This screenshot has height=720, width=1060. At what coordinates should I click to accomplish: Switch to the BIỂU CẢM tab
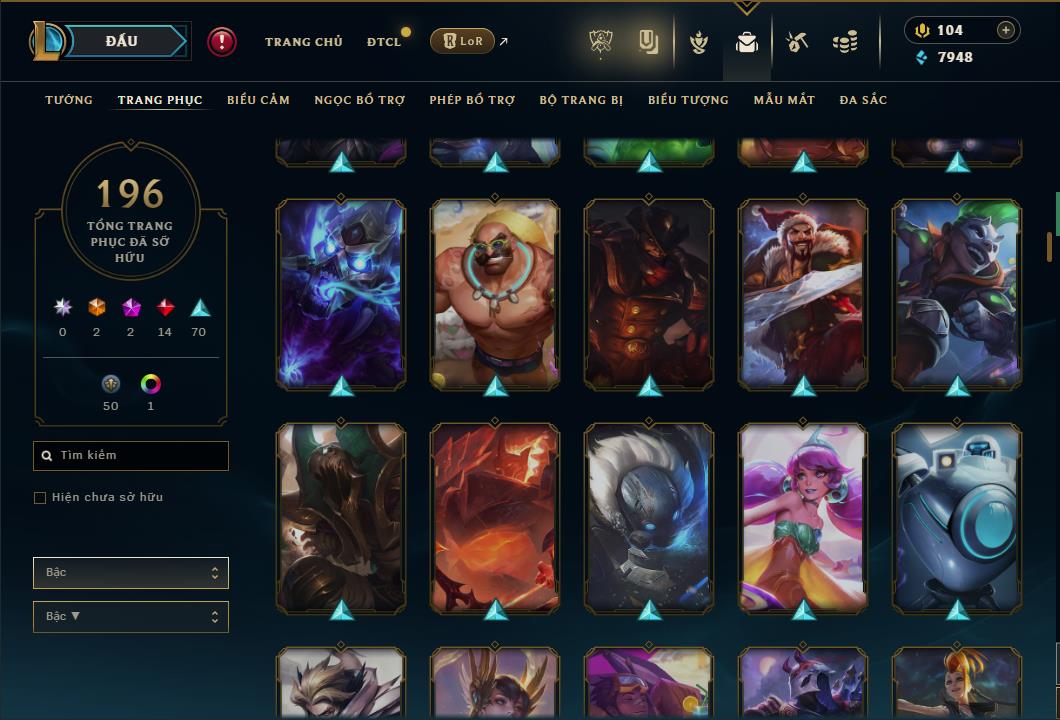point(258,100)
